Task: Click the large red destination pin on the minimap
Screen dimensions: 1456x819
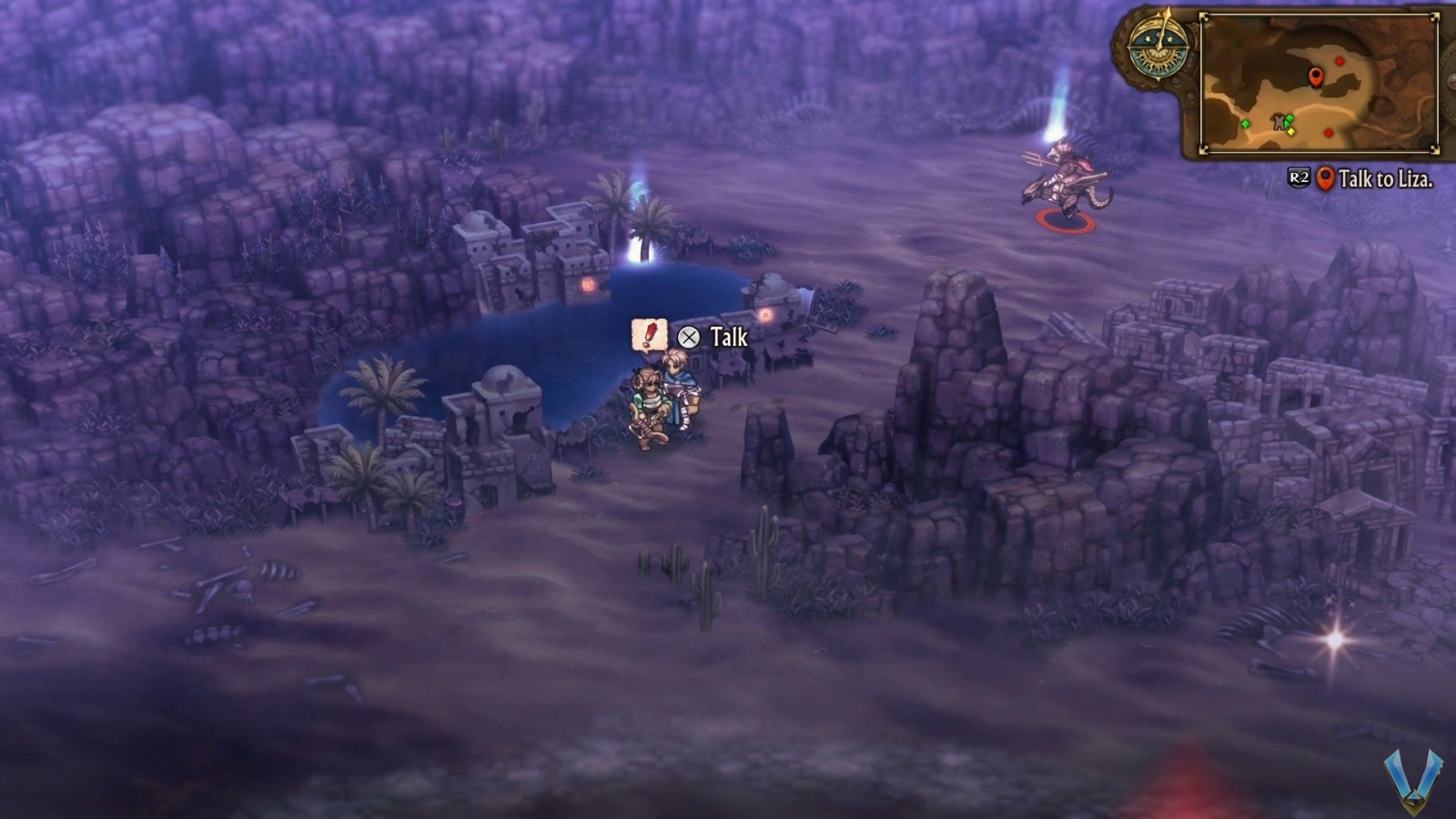Action: 1317,76
